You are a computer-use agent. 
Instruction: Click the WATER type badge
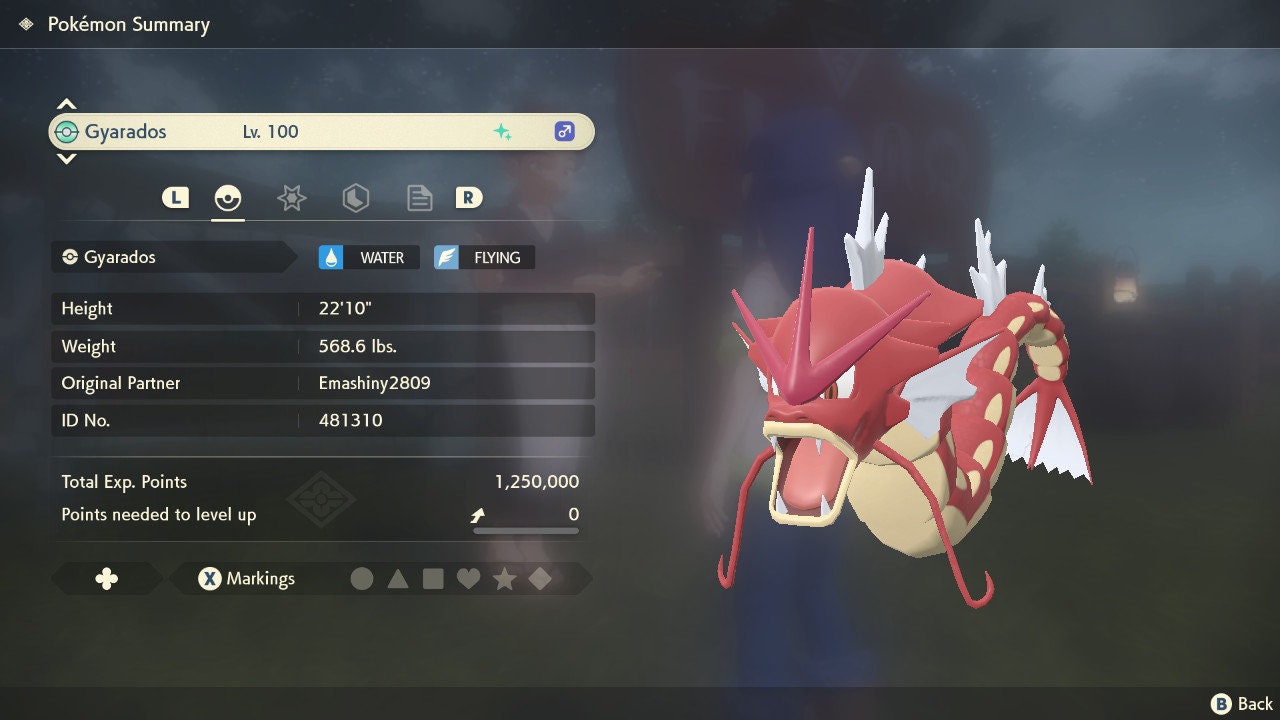[368, 258]
